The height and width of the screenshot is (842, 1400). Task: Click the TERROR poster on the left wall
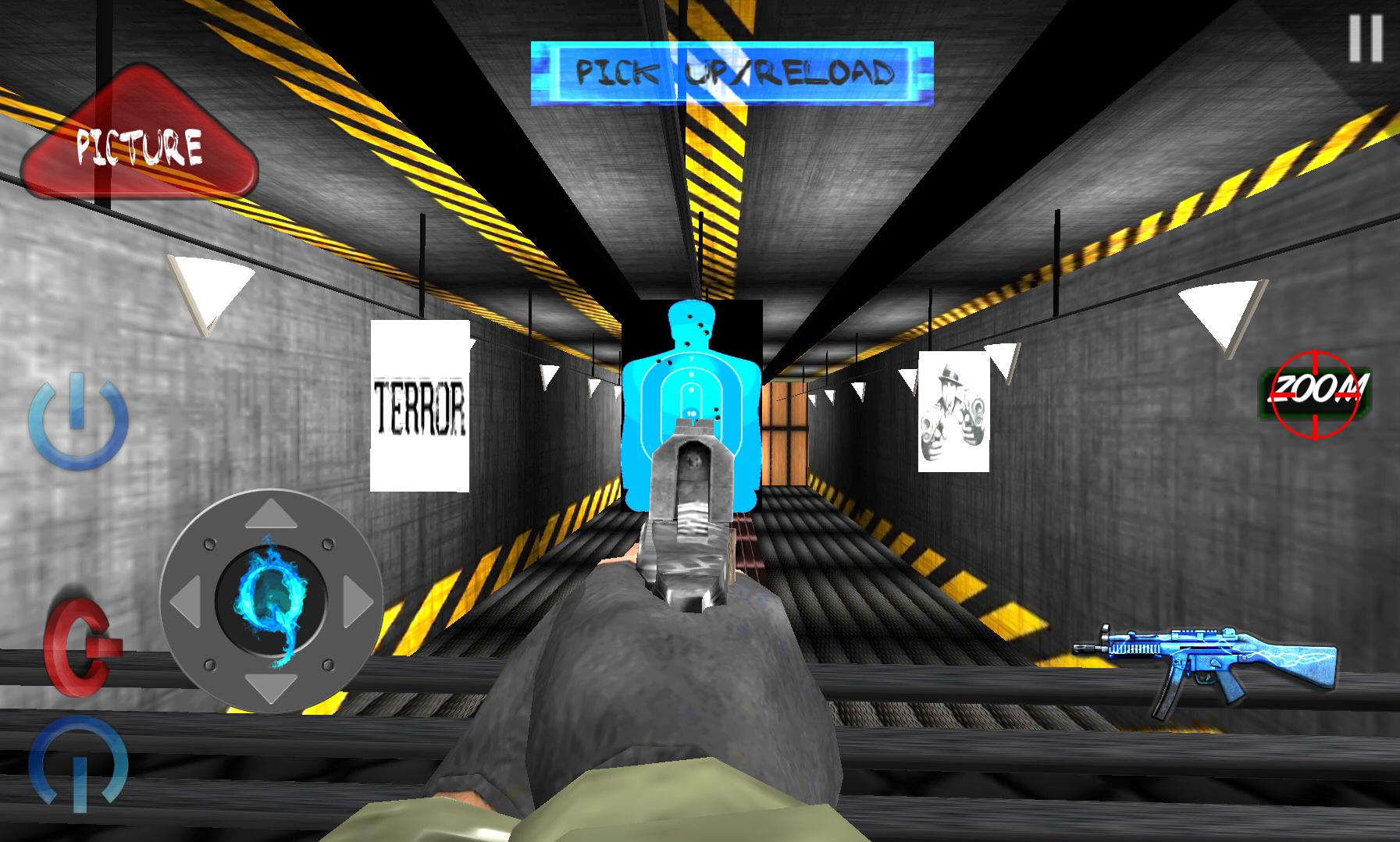tap(420, 407)
